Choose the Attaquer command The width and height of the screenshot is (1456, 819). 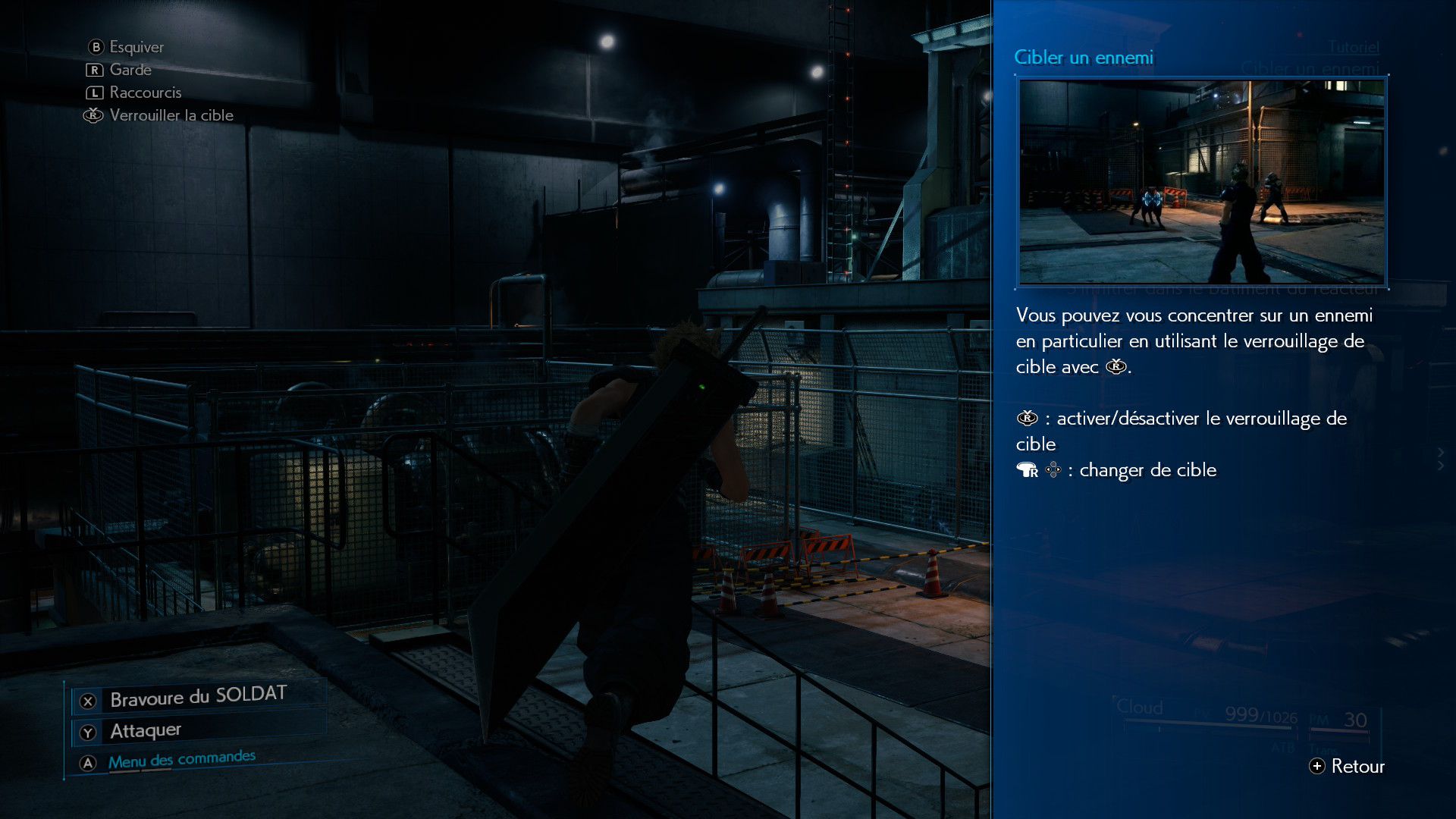[146, 731]
